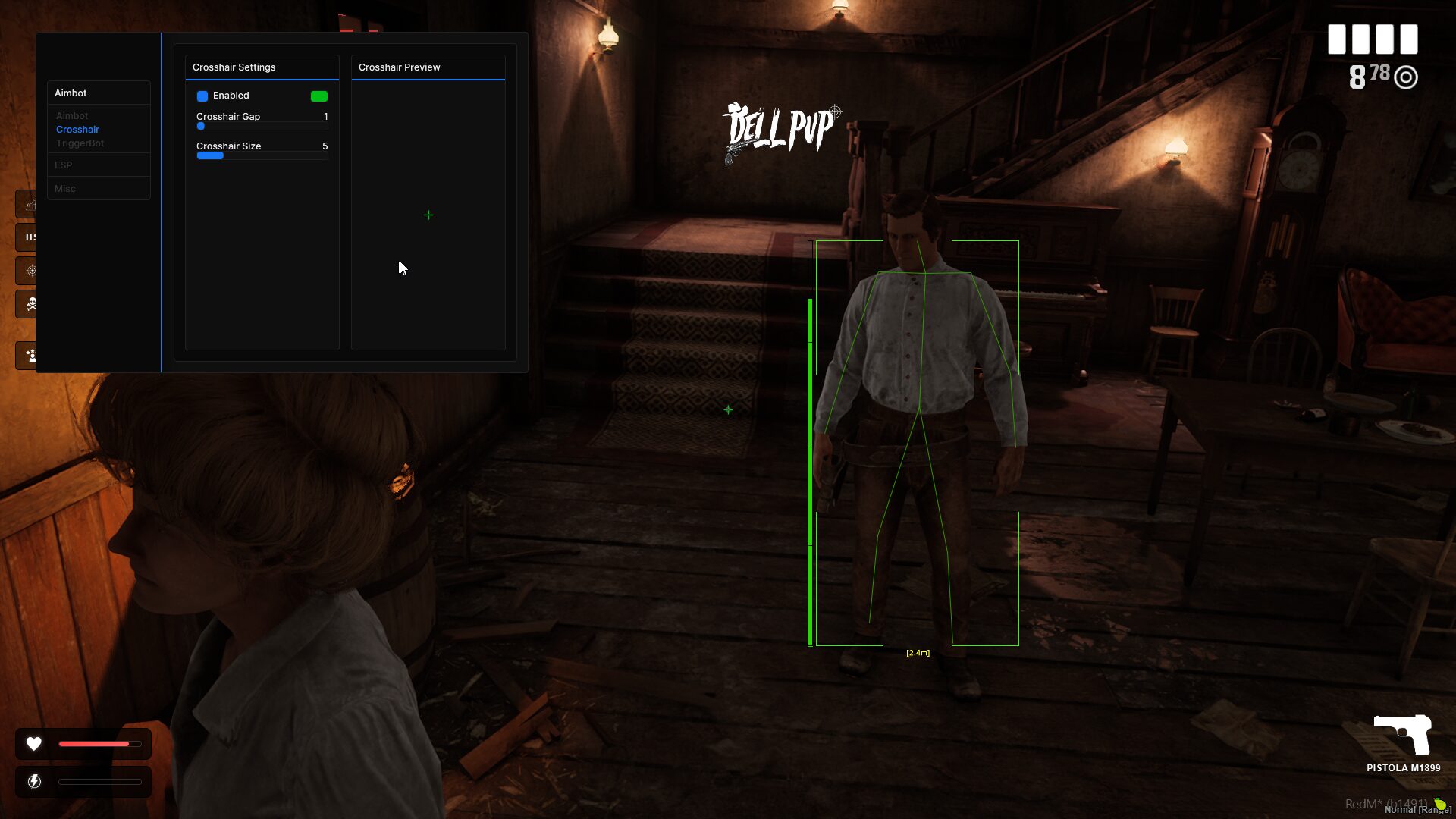1456x819 pixels.
Task: Select the Aimbot sub-entry
Action: pyautogui.click(x=72, y=116)
